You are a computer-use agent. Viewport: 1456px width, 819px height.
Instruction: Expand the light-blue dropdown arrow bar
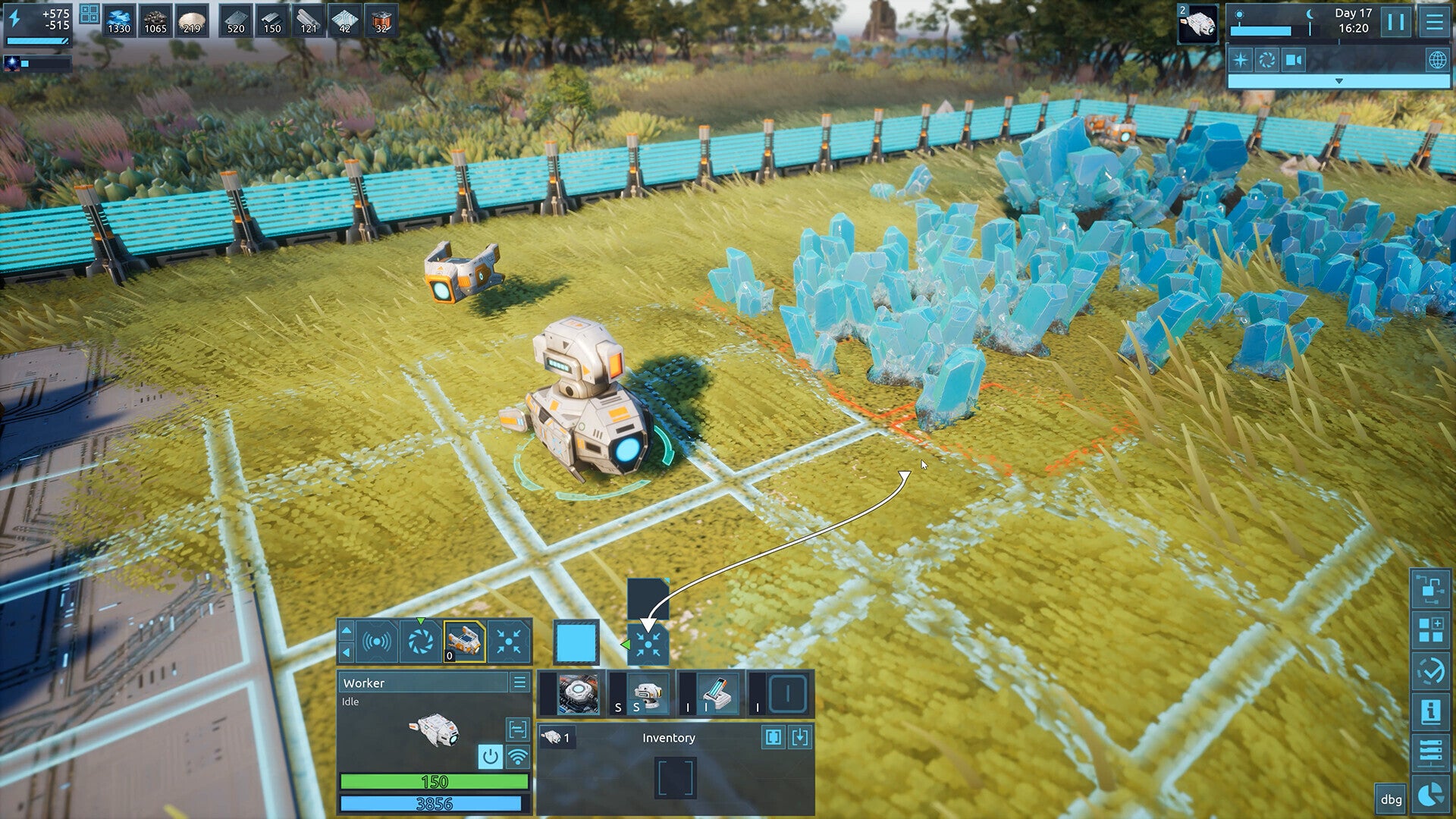tap(1338, 81)
